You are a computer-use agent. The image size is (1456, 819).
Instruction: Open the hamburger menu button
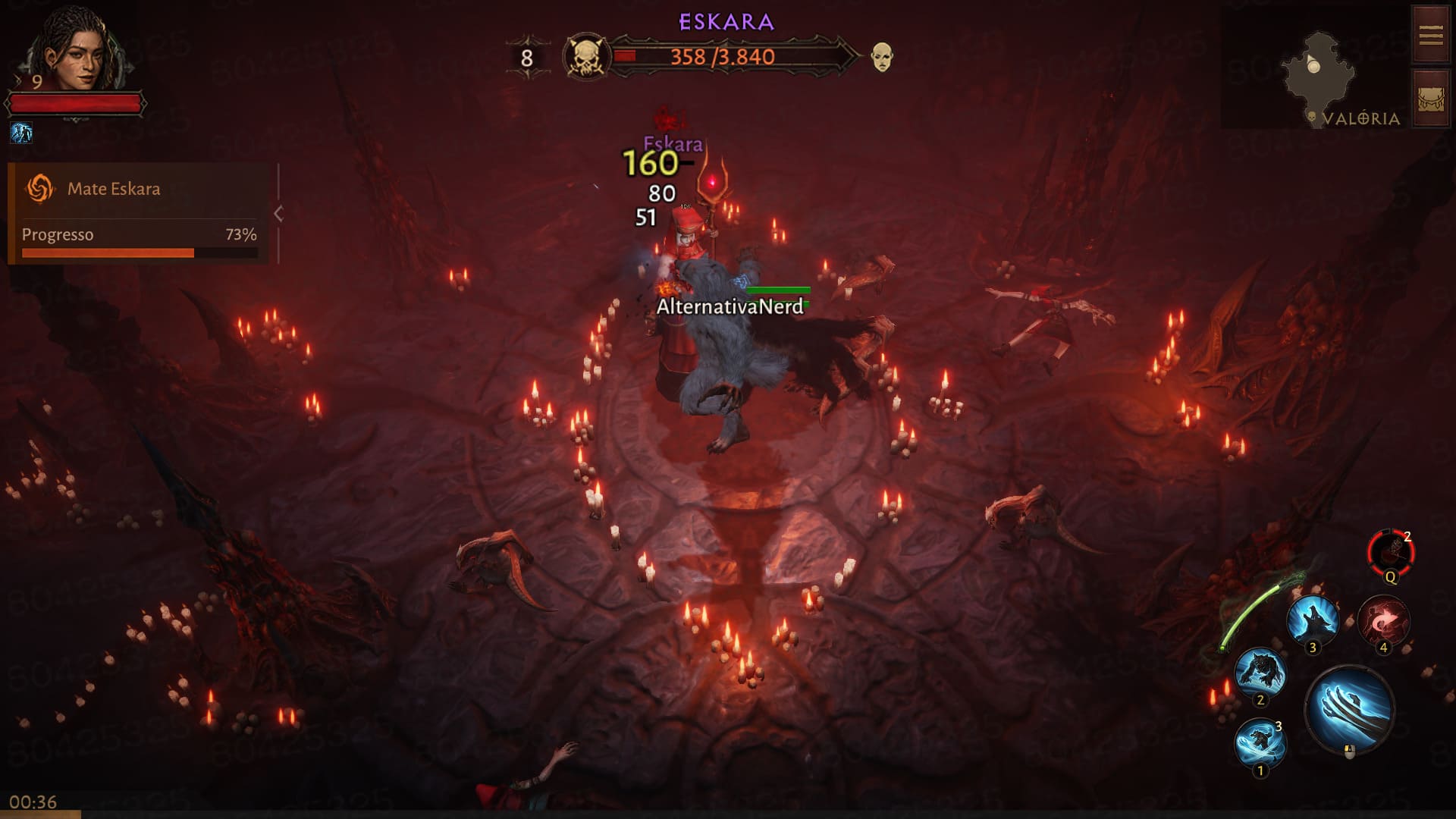[x=1430, y=35]
